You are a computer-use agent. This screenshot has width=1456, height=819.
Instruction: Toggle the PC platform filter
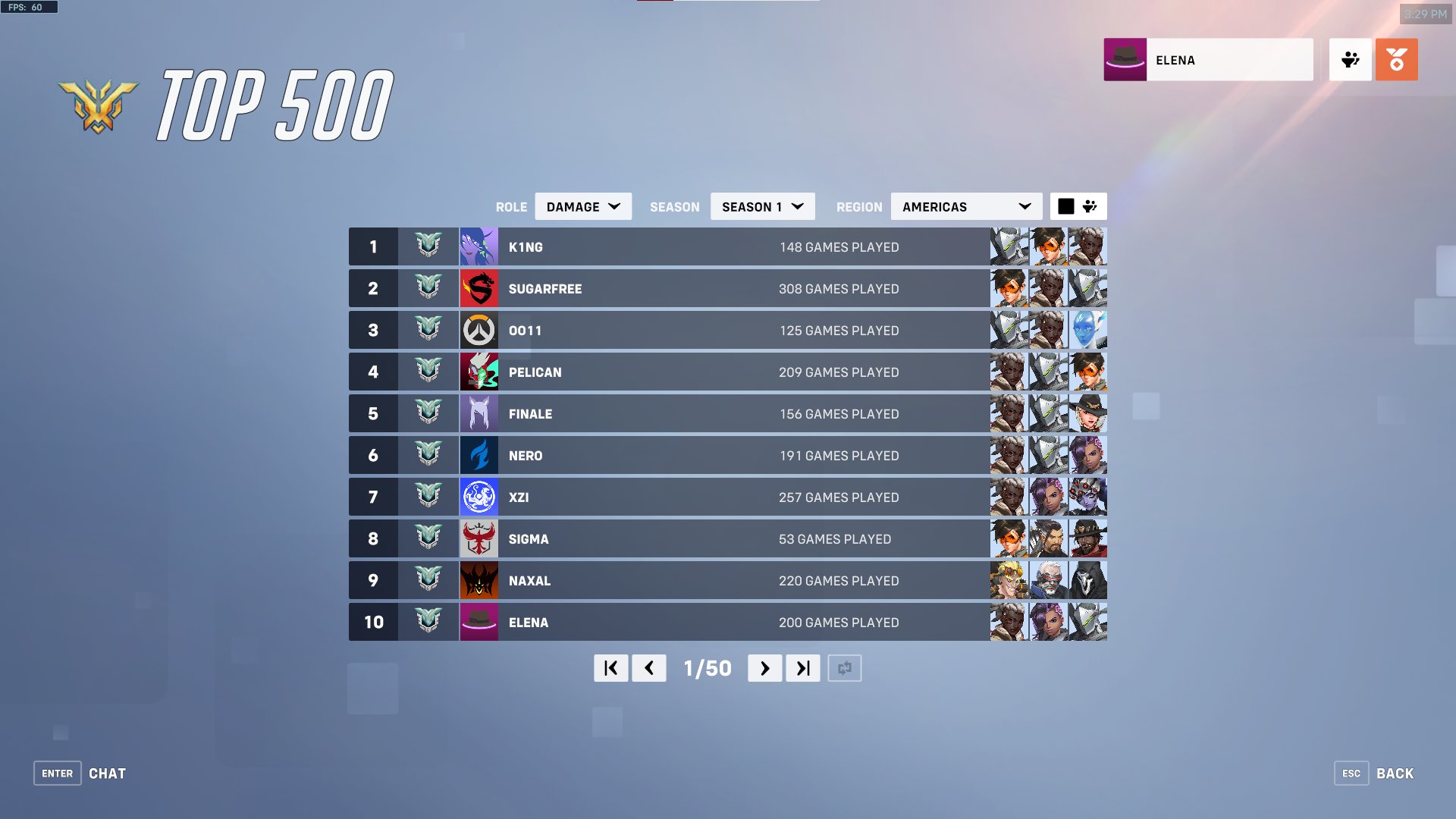point(1067,206)
